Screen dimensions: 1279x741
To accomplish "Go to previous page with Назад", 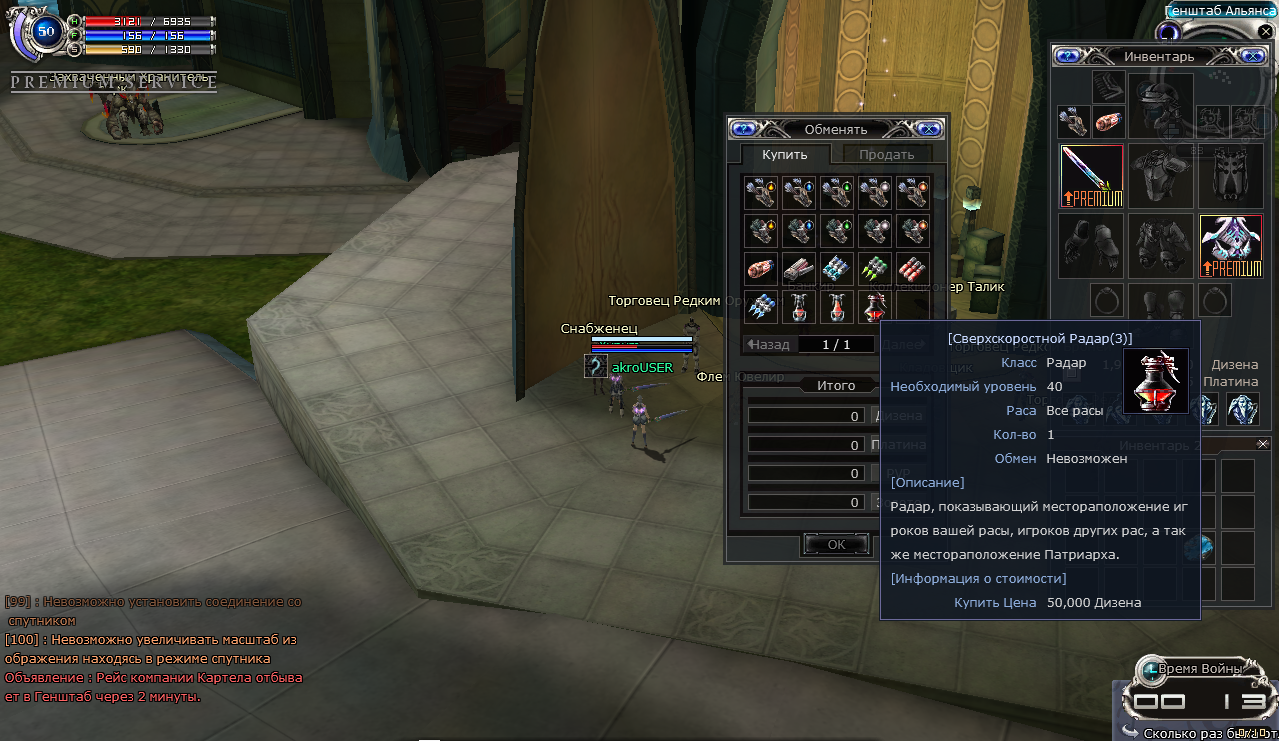I will [x=768, y=344].
